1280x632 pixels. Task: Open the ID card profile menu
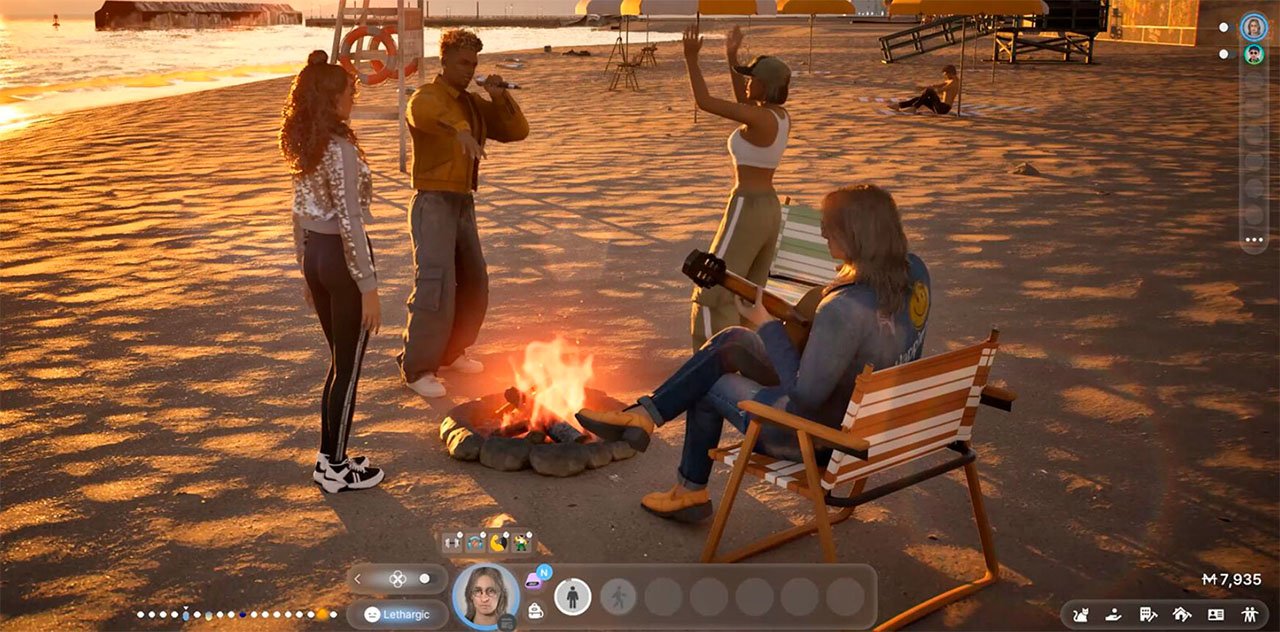click(x=1215, y=614)
